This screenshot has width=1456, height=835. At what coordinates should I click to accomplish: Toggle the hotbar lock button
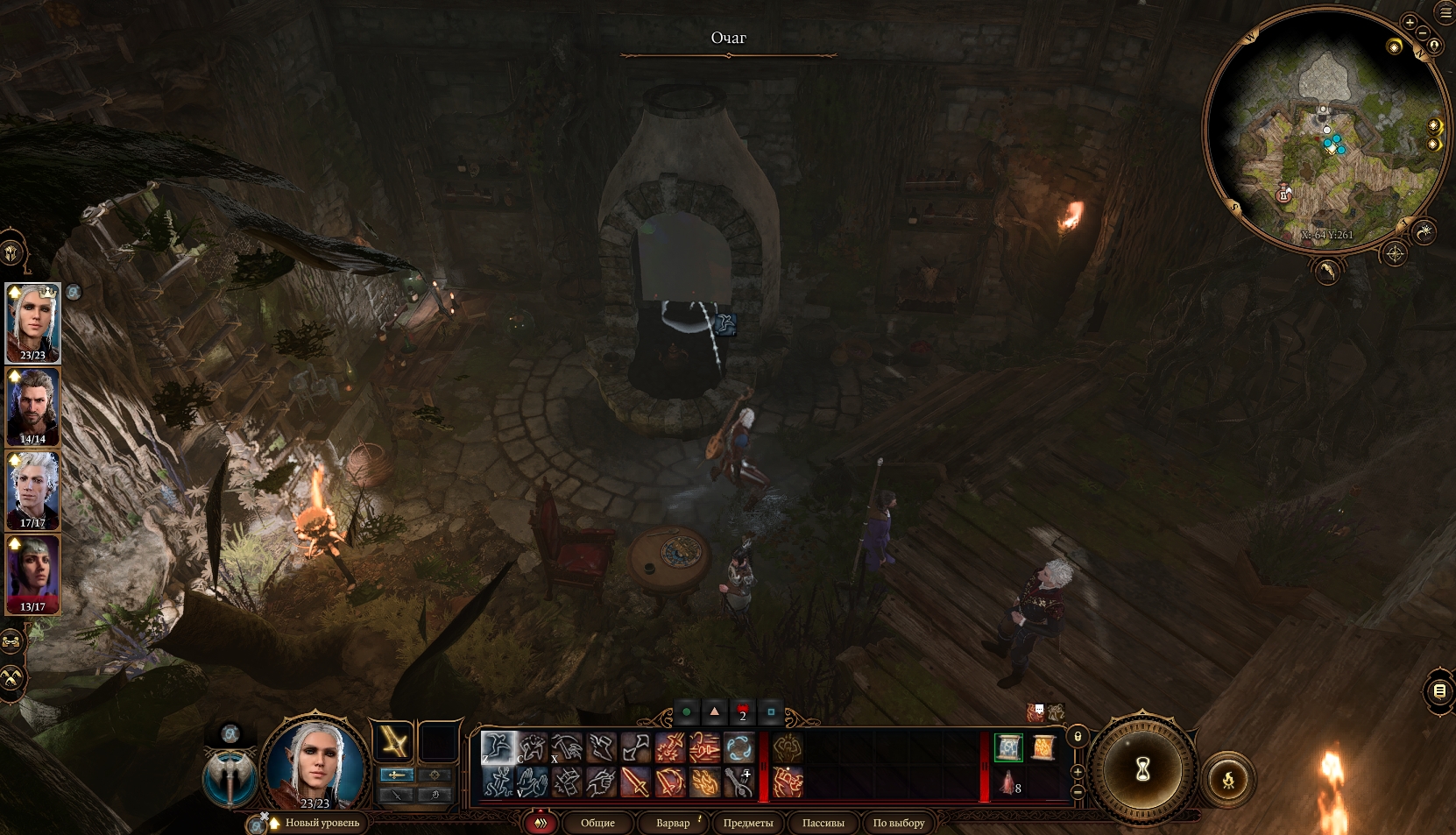tap(1078, 737)
